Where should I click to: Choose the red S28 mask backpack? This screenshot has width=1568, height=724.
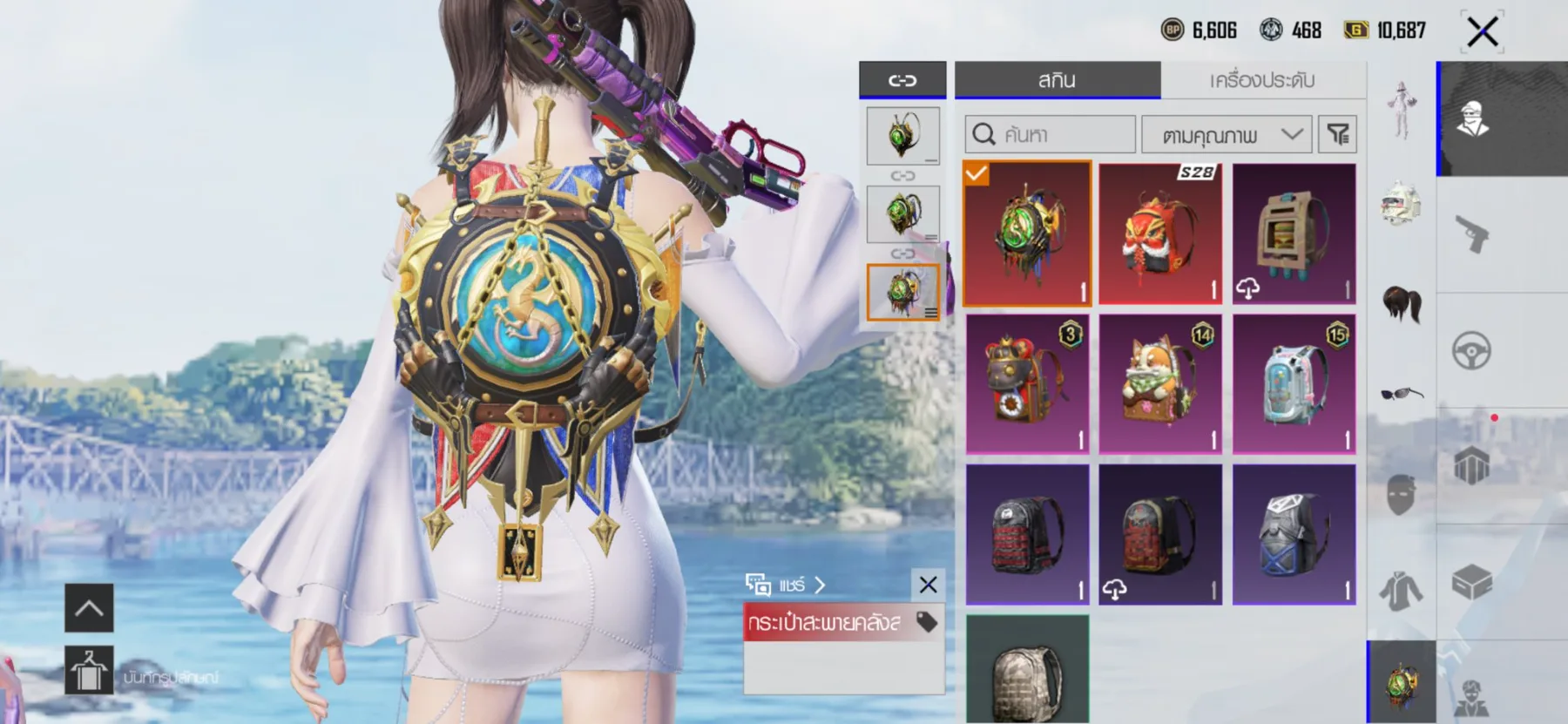1160,233
